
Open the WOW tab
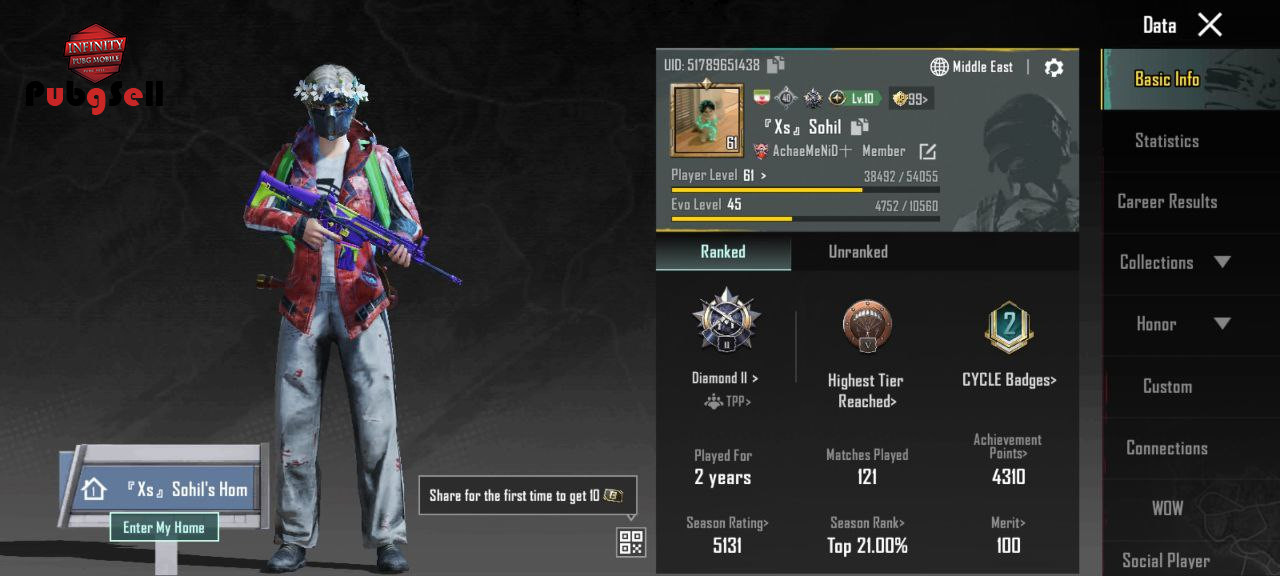coord(1167,508)
